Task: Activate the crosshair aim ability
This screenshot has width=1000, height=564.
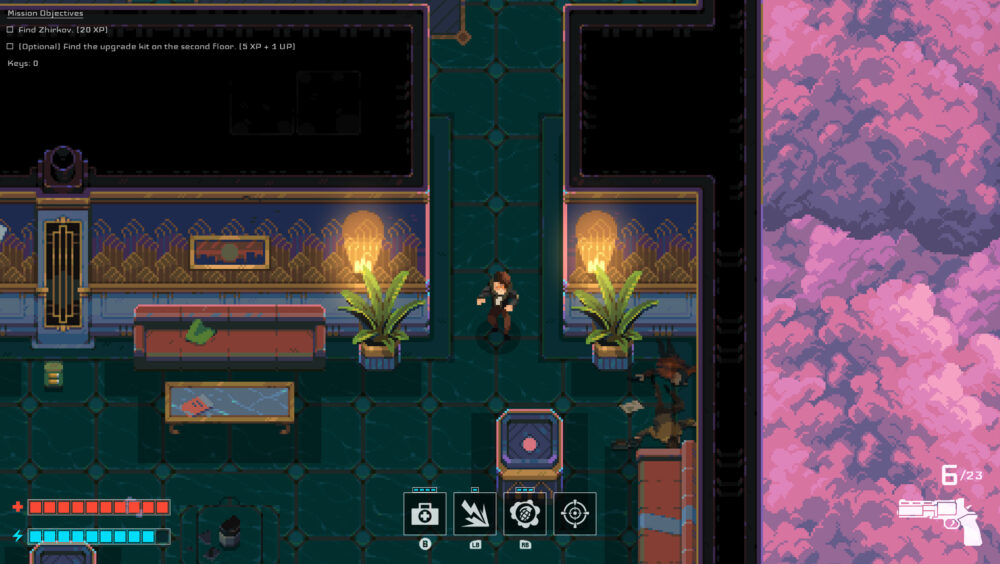Action: point(575,513)
